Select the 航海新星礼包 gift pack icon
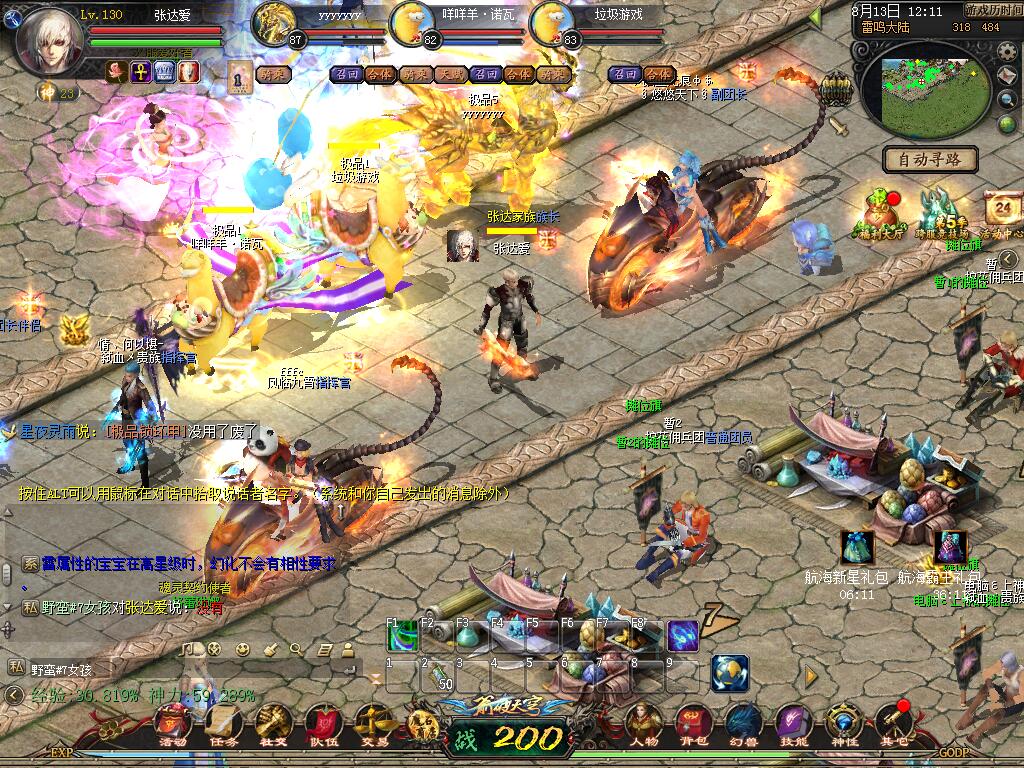This screenshot has height=768, width=1024. click(x=857, y=548)
